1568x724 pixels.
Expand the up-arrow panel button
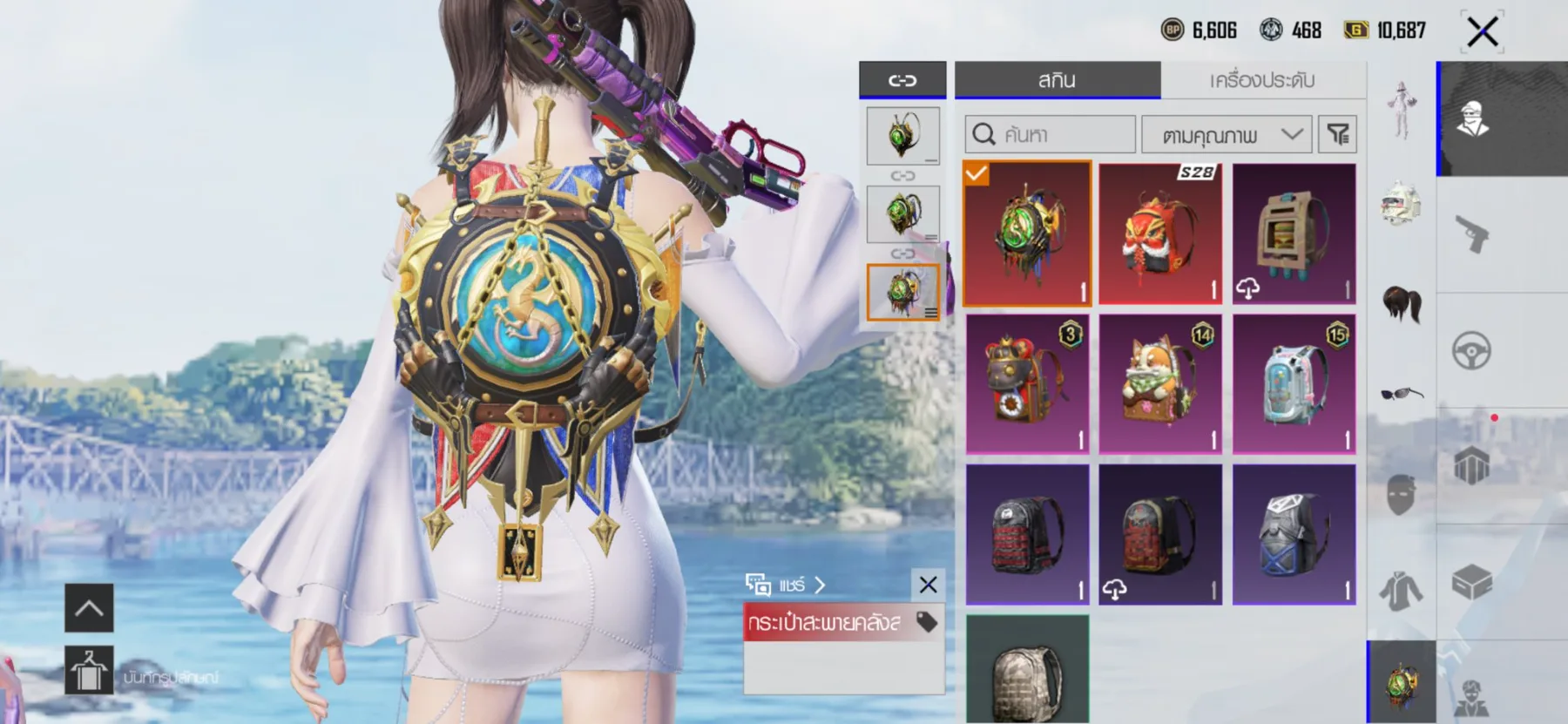[x=89, y=607]
